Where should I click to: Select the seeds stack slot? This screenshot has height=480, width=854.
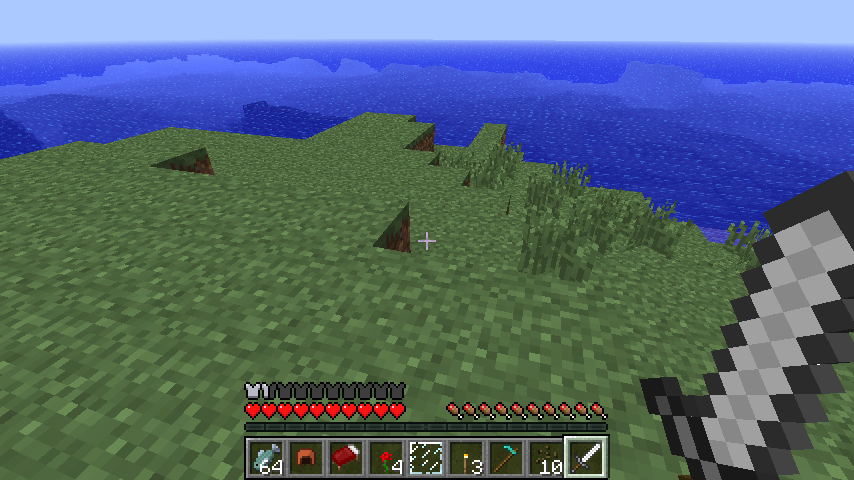(546, 458)
